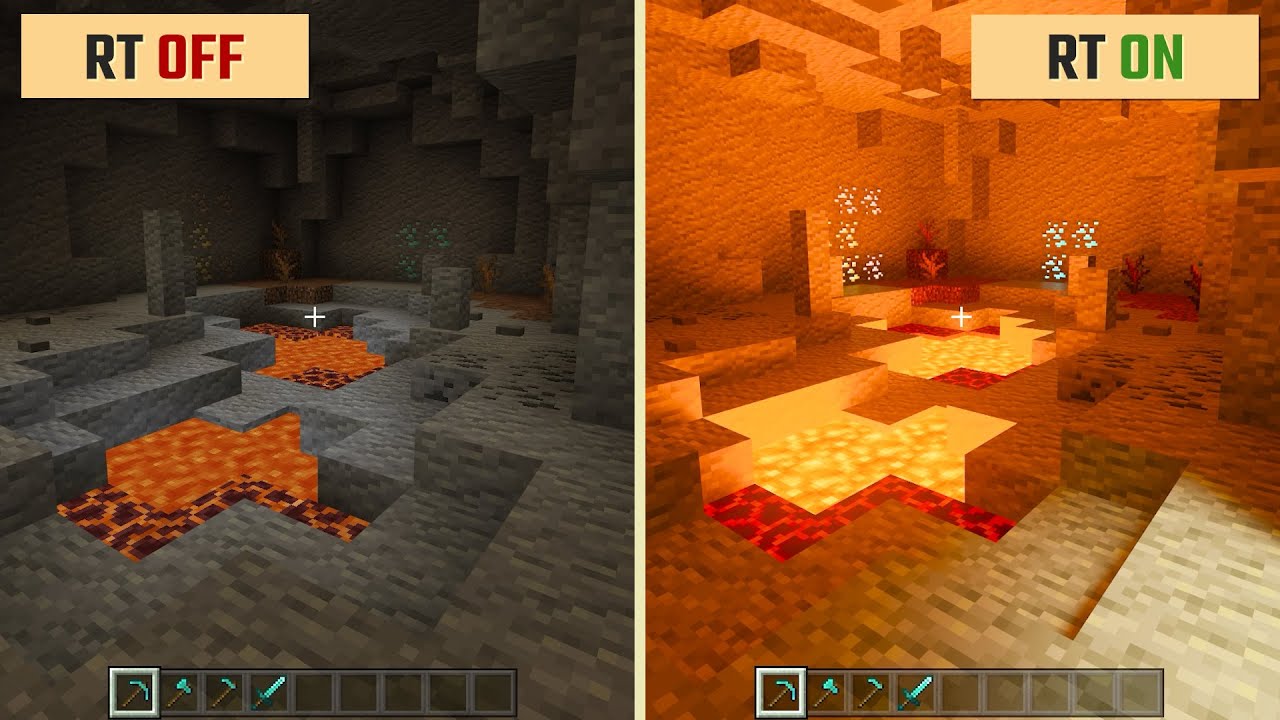Select the diamond pickaxe in the right hotbar

click(782, 691)
